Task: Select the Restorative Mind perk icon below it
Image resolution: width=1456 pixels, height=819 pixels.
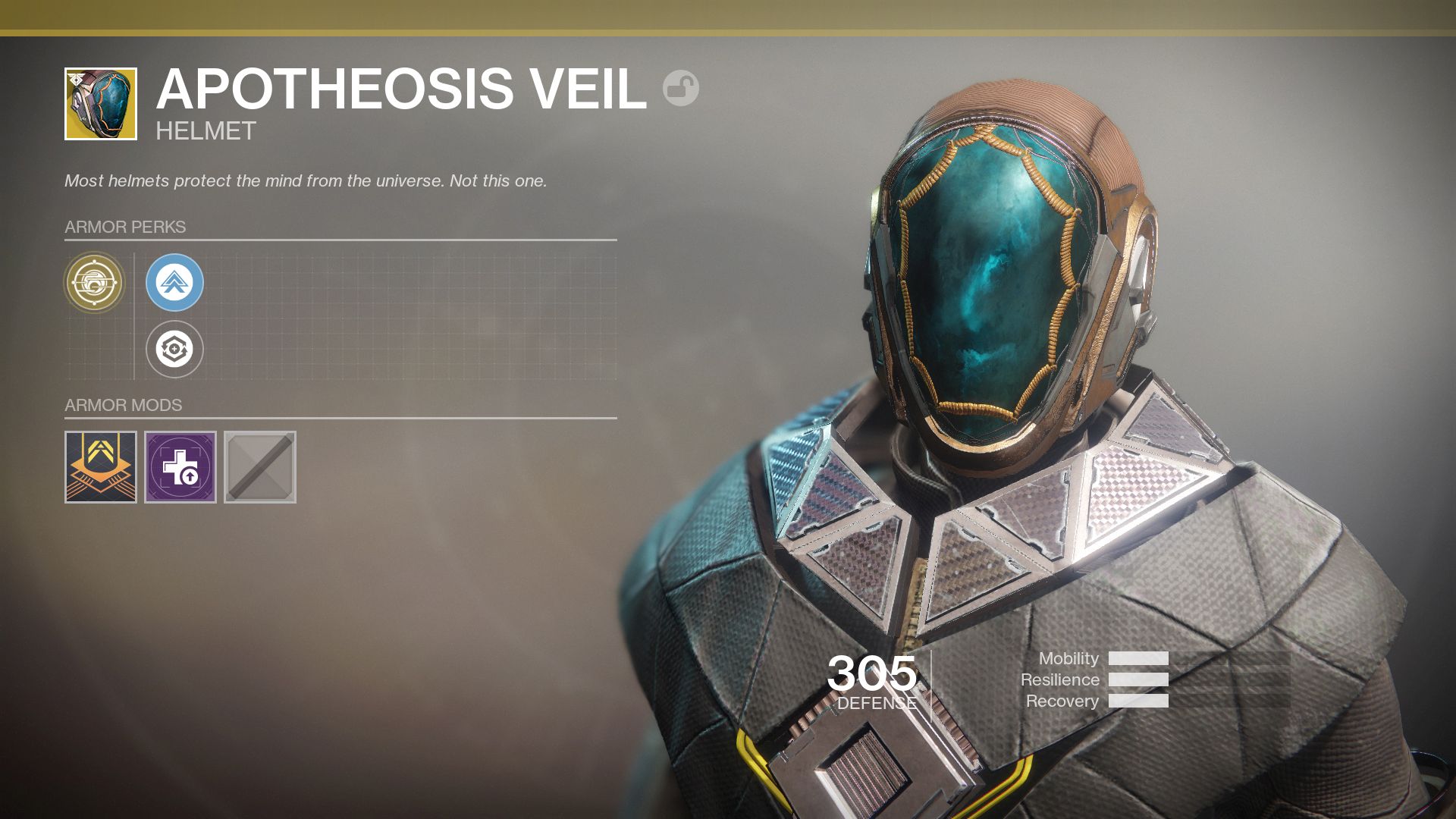Action: tap(175, 350)
